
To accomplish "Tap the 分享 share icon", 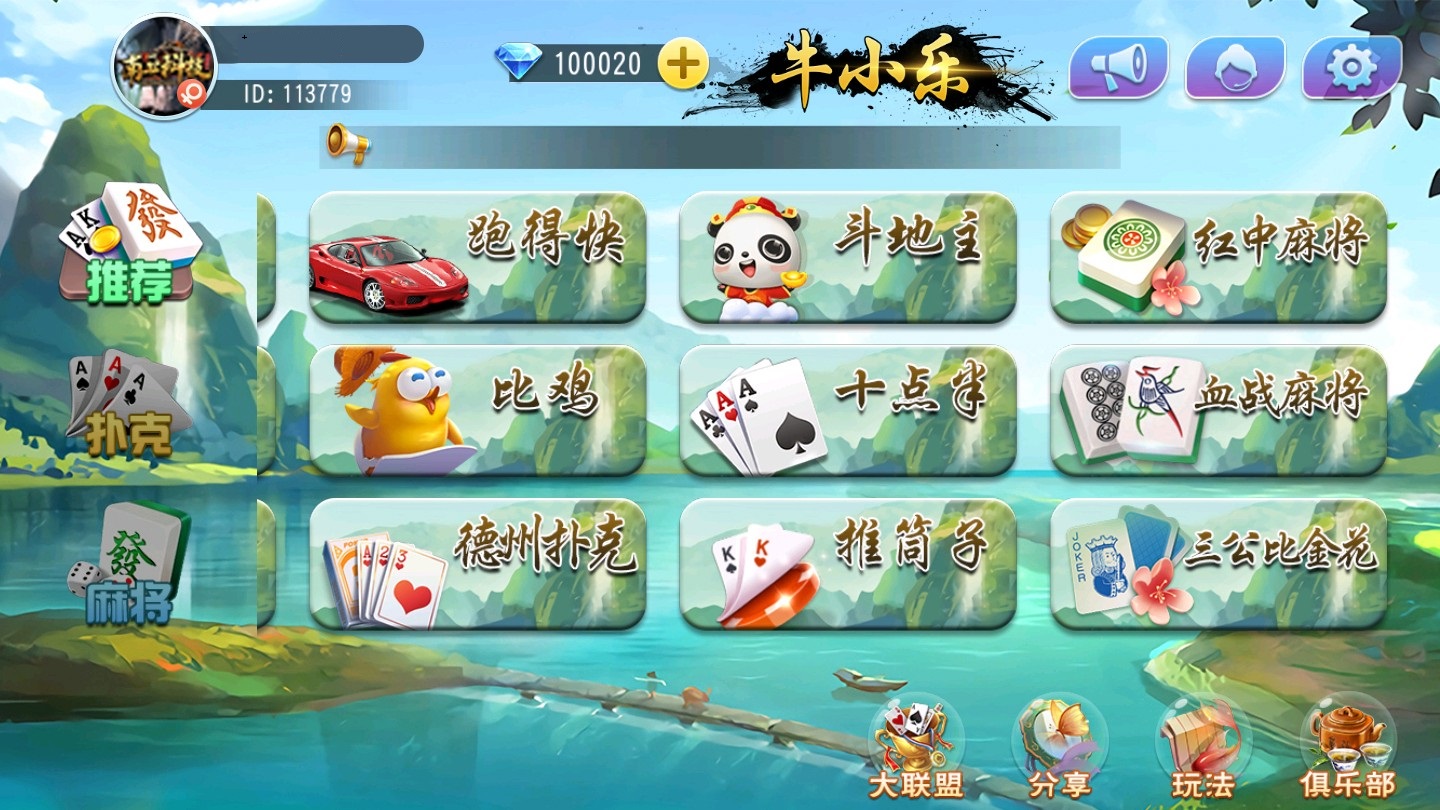I will [x=1059, y=747].
